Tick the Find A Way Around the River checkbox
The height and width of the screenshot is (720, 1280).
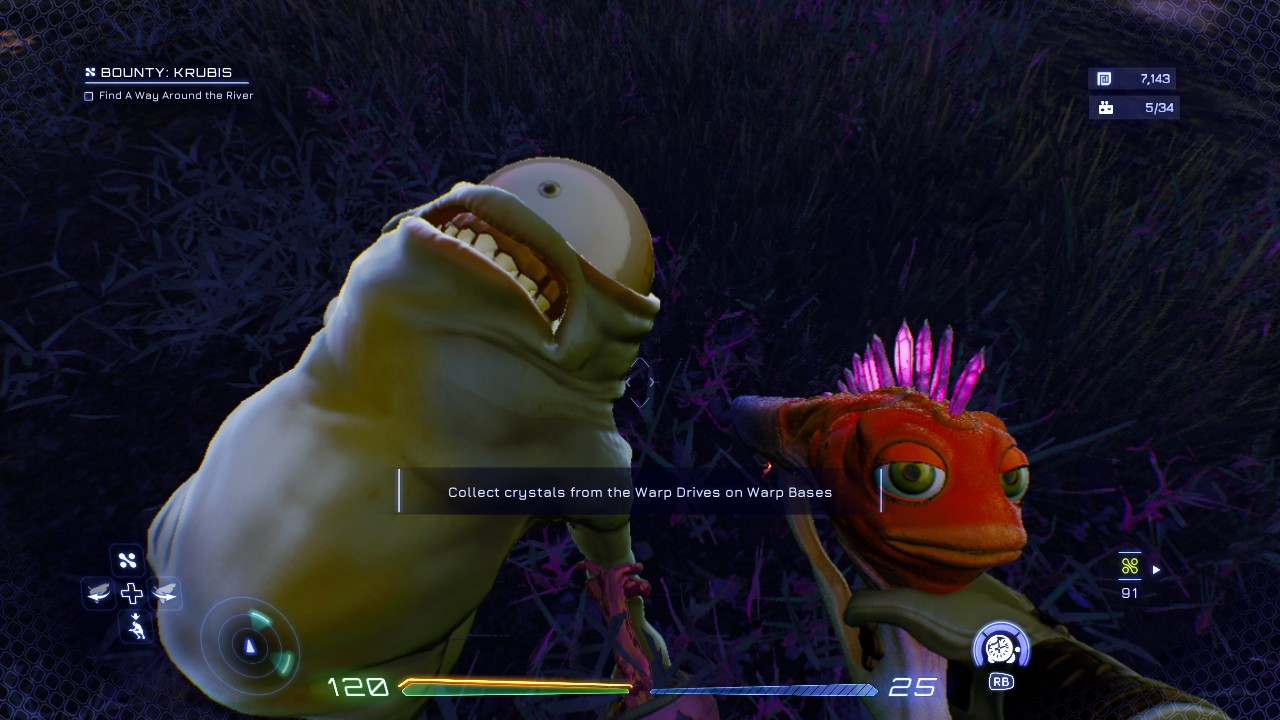89,96
